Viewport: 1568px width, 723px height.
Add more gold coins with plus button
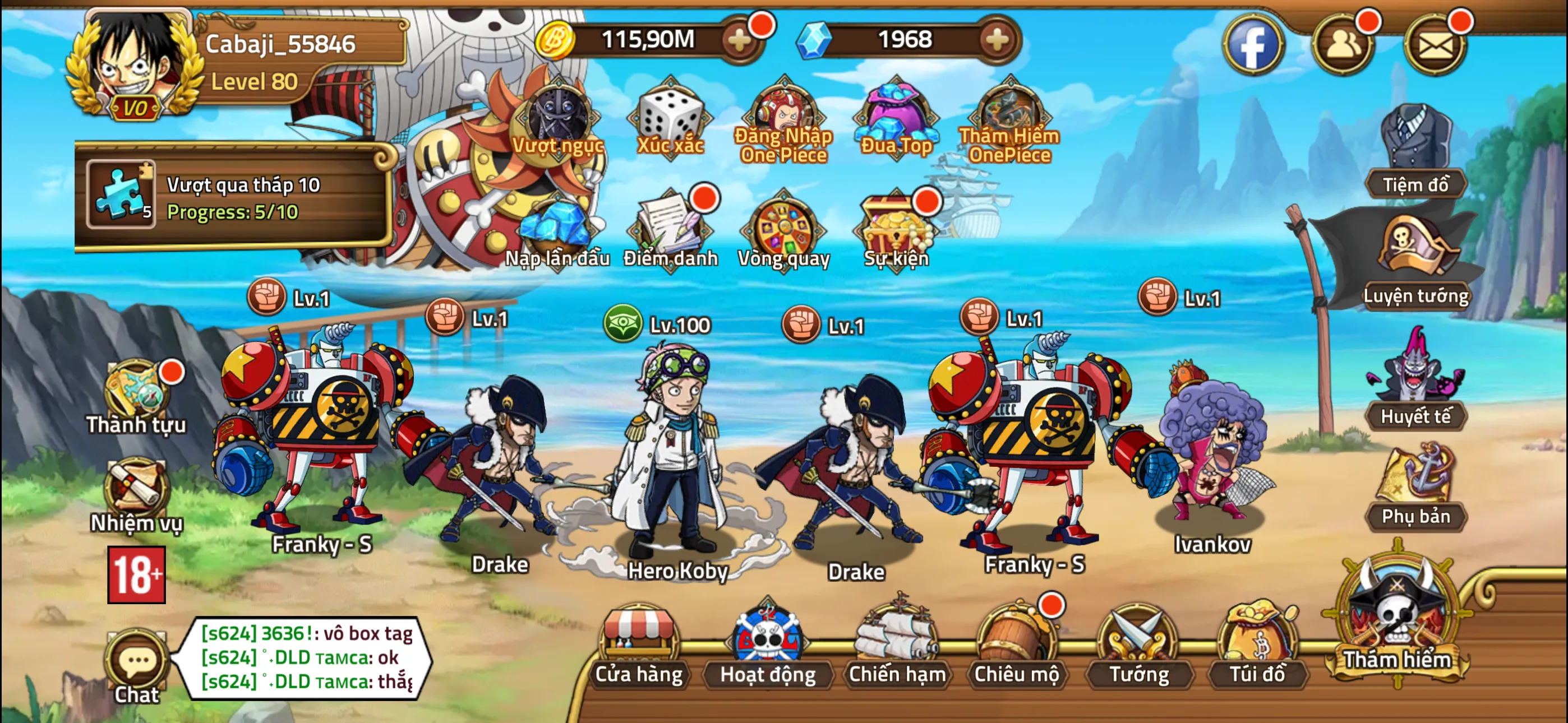pos(740,41)
